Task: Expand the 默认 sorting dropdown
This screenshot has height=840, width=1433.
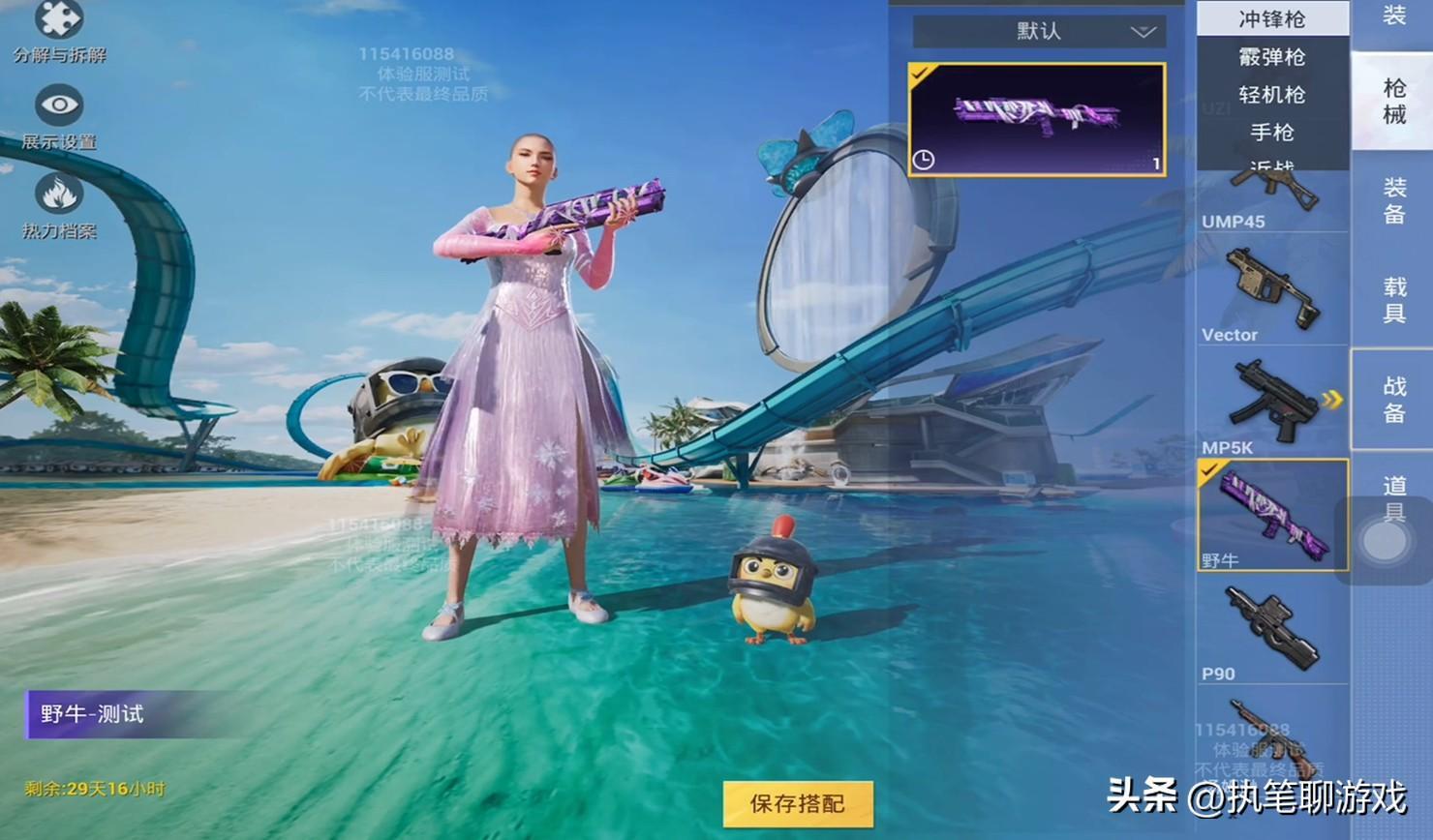Action: coord(1039,32)
